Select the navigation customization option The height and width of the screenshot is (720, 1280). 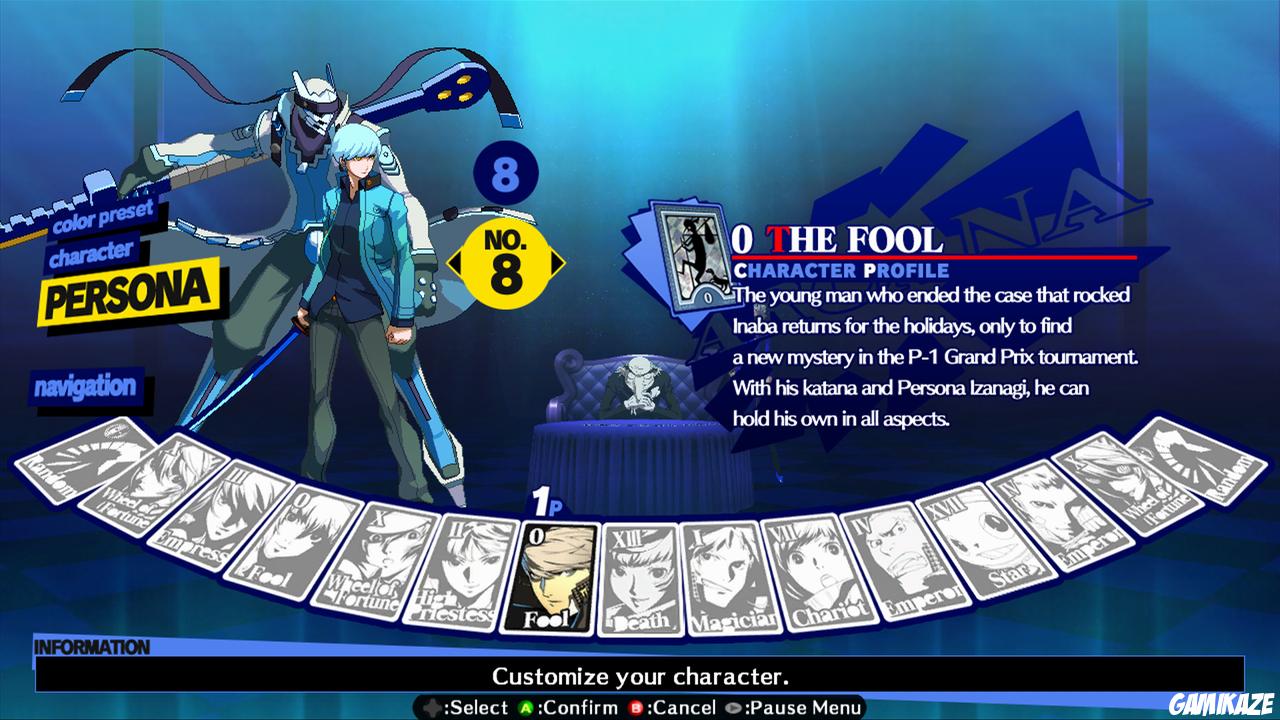86,385
